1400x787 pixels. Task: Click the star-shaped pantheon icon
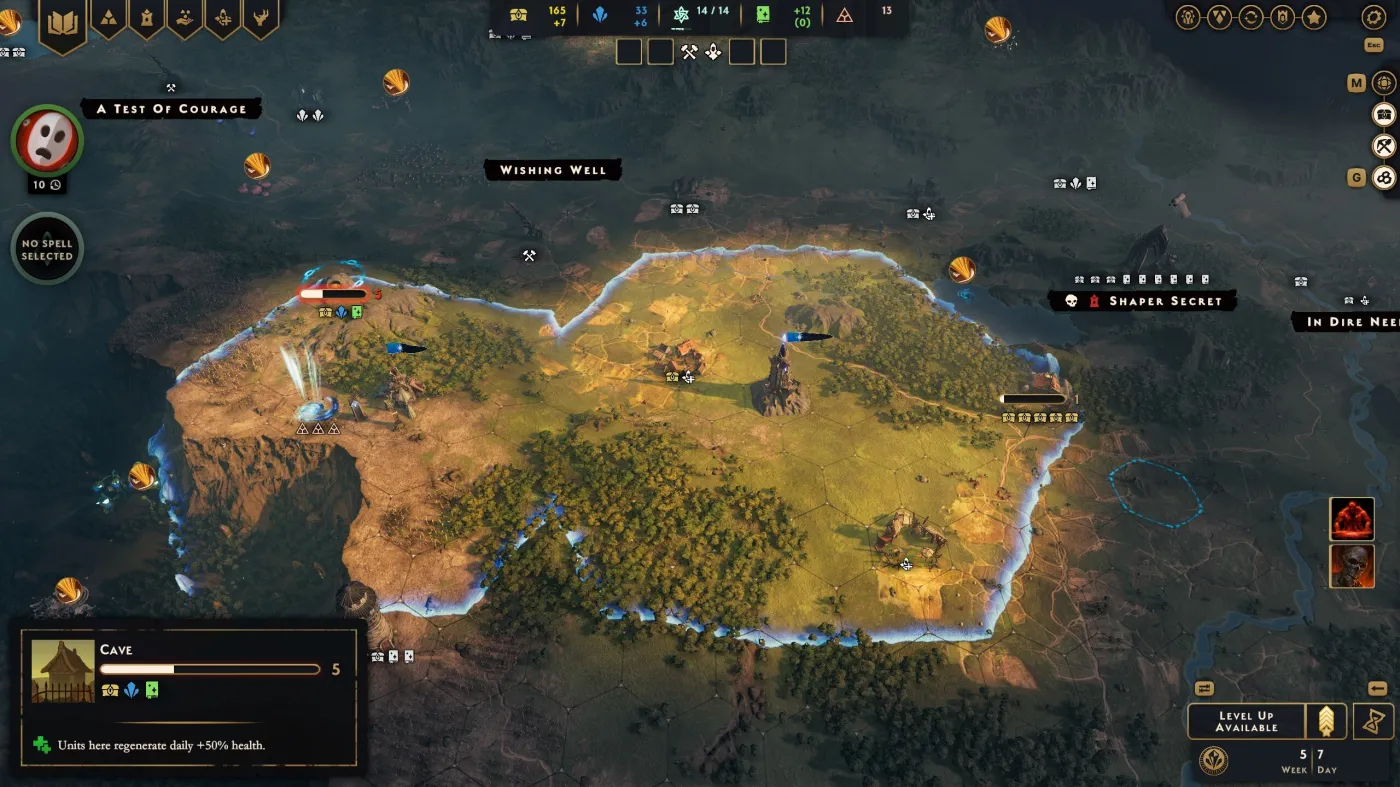pyautogui.click(x=1314, y=17)
